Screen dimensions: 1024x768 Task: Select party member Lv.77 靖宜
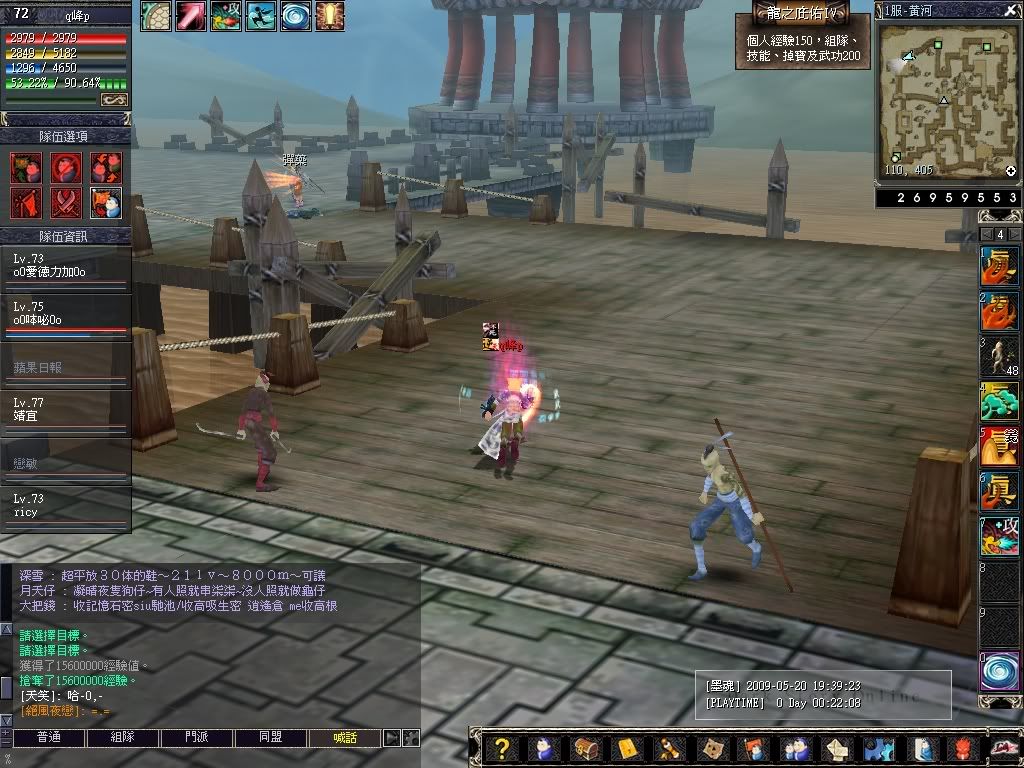[x=65, y=408]
